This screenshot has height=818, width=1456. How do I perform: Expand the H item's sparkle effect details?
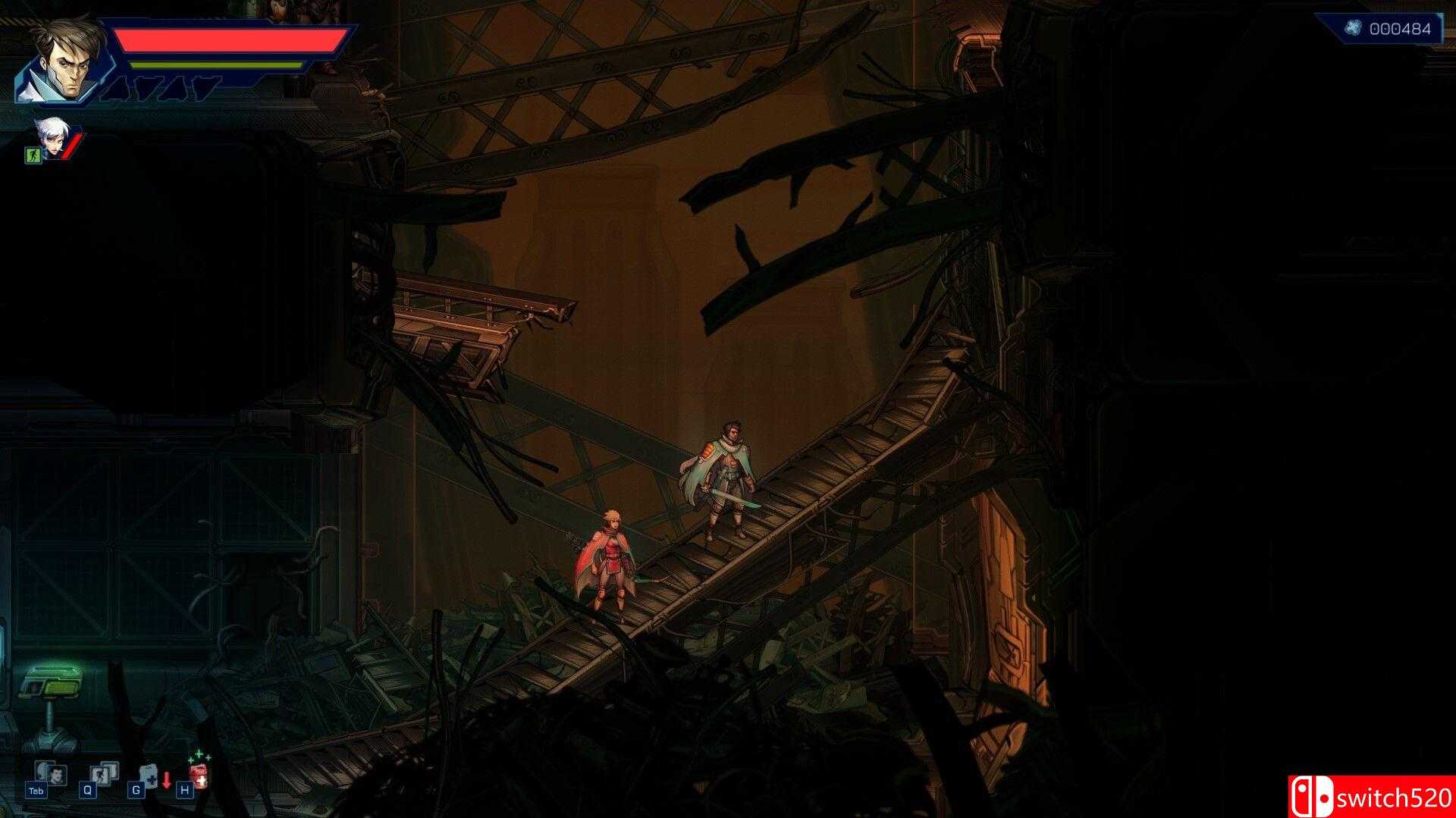pos(199,756)
